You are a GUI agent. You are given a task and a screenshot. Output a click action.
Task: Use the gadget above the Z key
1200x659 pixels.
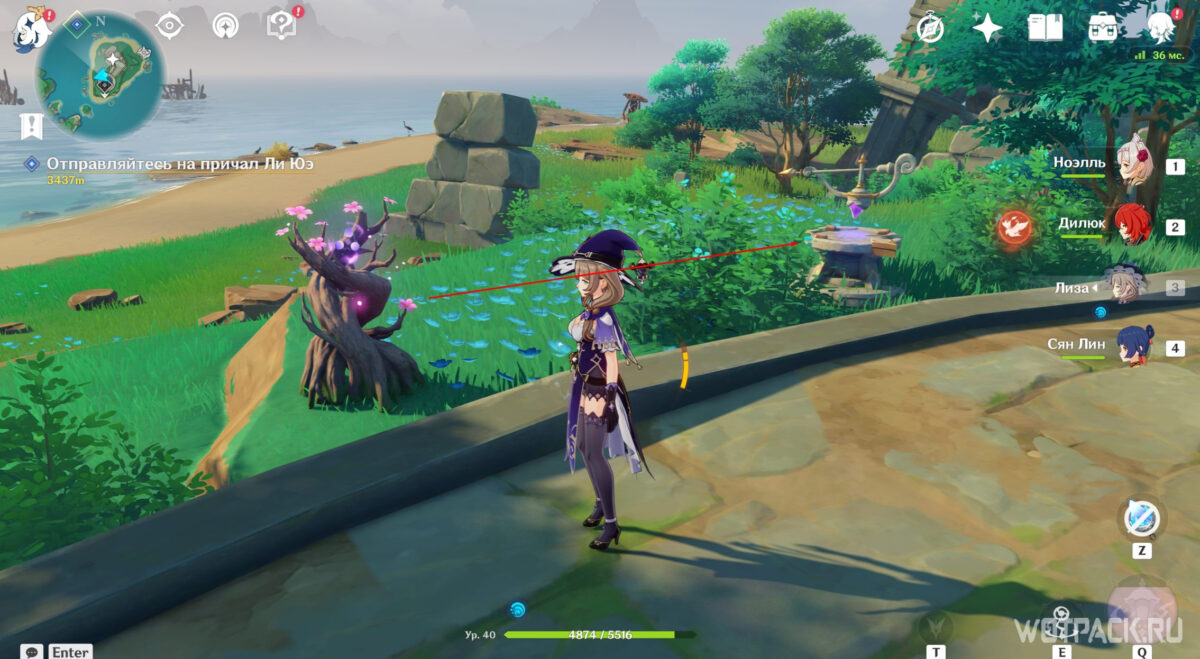[x=1141, y=518]
